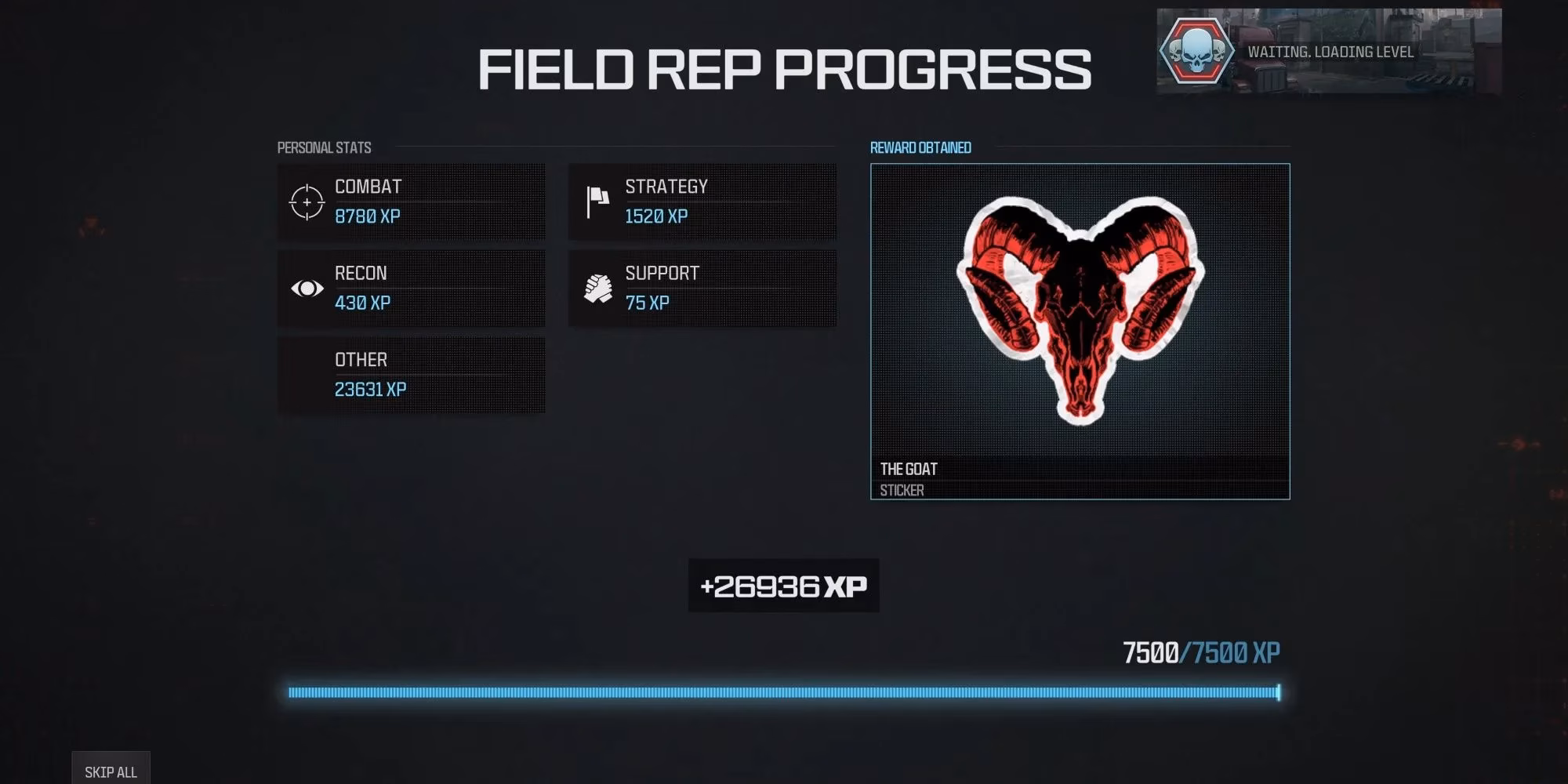Select the Other XP category
This screenshot has height=784, width=1568.
pyautogui.click(x=411, y=375)
